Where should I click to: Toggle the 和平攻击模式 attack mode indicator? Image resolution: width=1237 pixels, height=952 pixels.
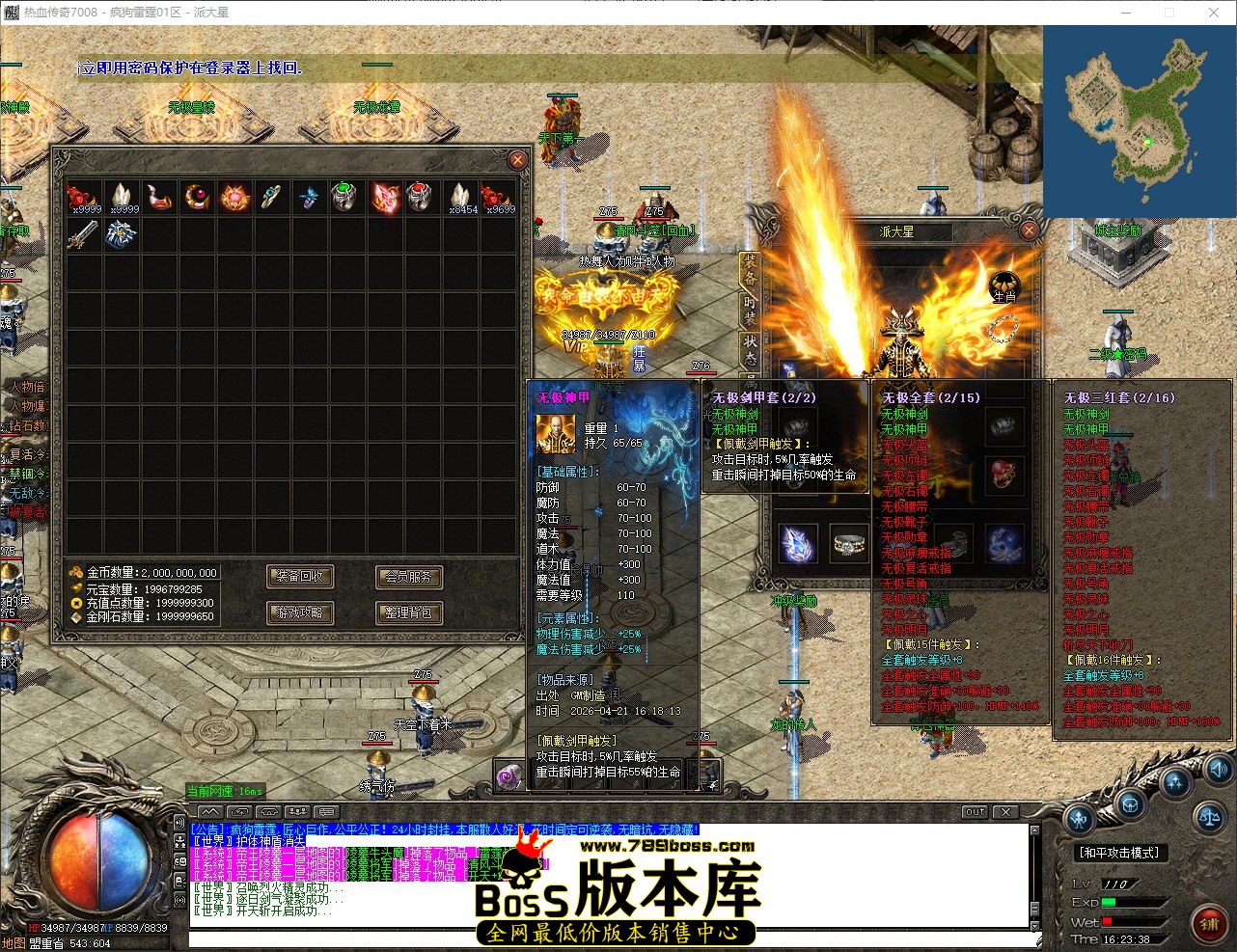(x=1119, y=852)
